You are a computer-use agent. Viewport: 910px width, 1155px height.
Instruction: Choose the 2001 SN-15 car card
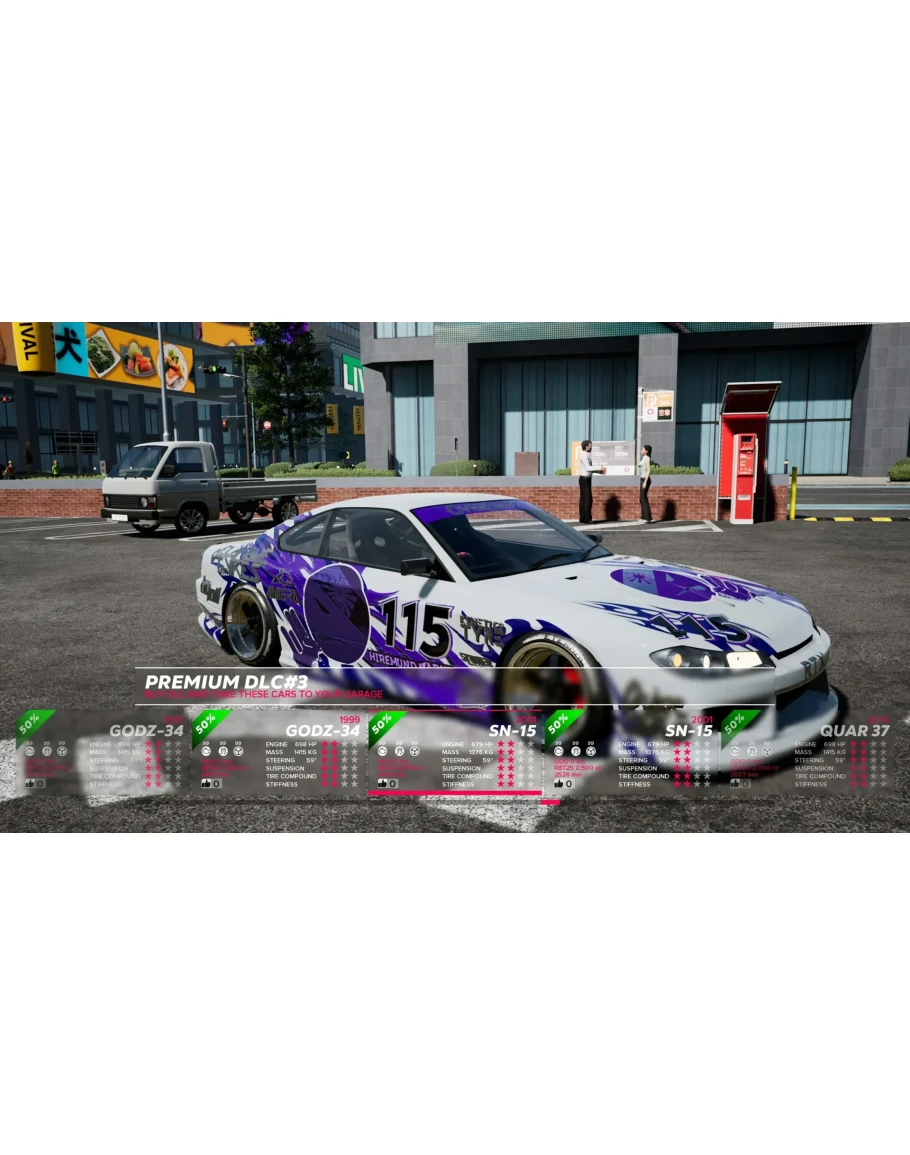(x=630, y=752)
